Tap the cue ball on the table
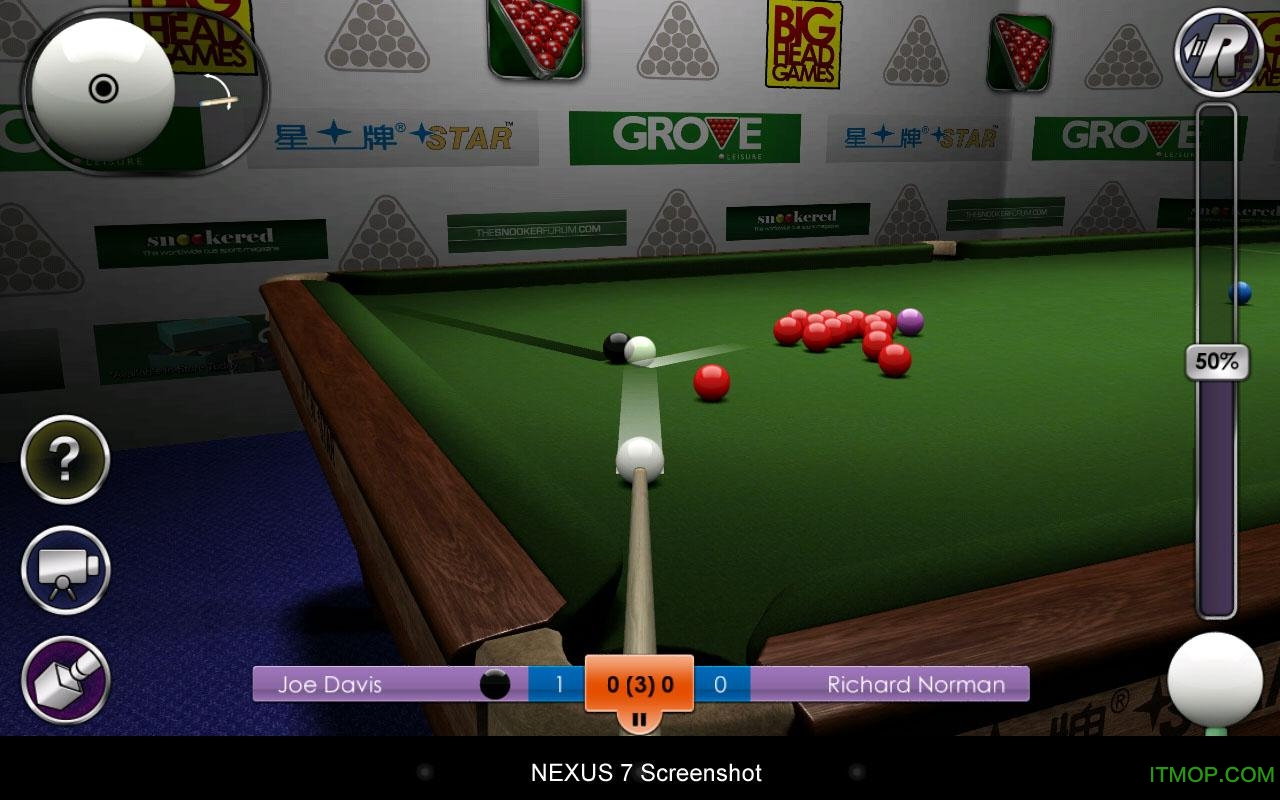The image size is (1280, 800). (639, 458)
